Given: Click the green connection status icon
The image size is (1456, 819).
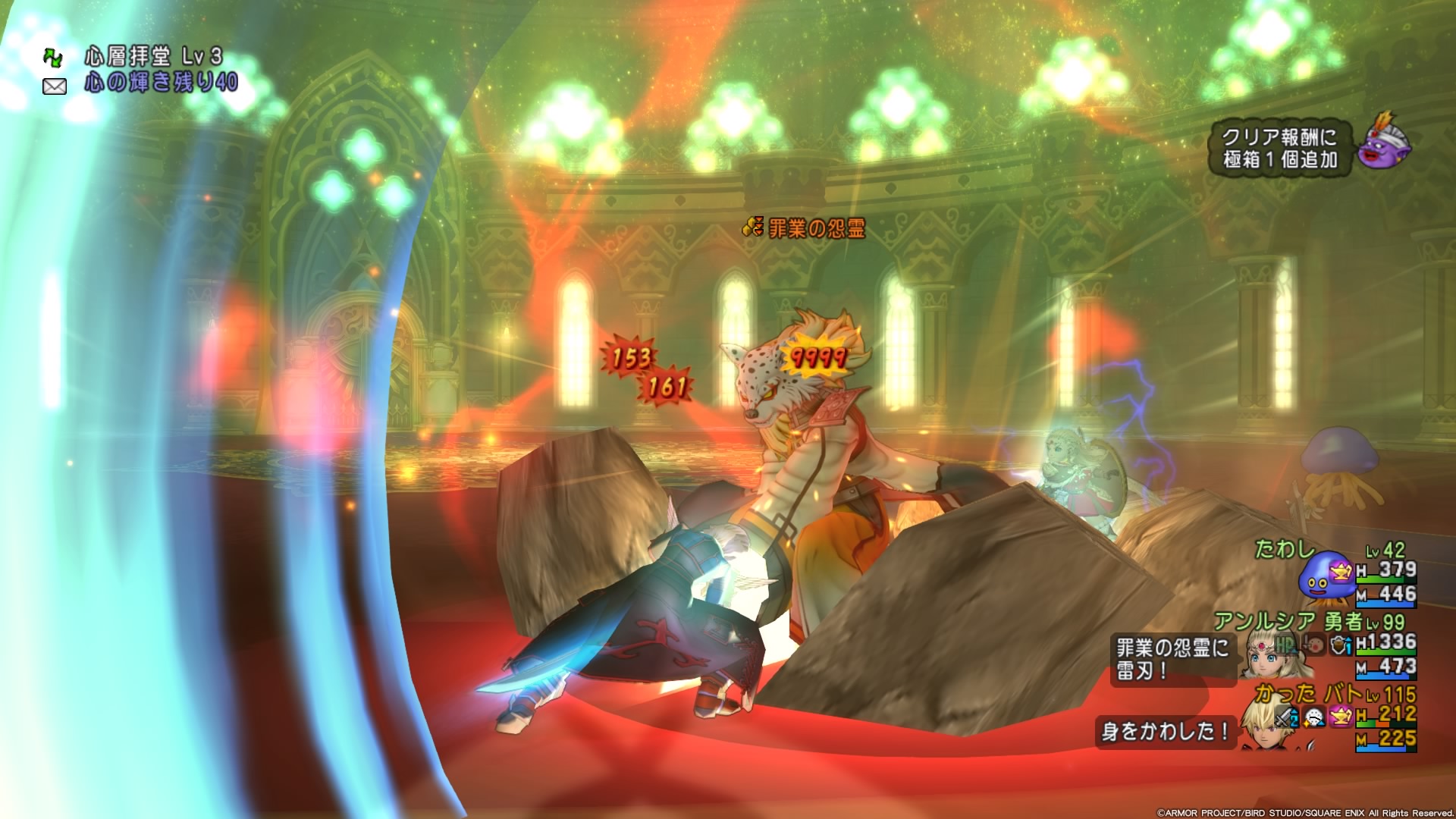Looking at the screenshot, I should coord(53,58).
